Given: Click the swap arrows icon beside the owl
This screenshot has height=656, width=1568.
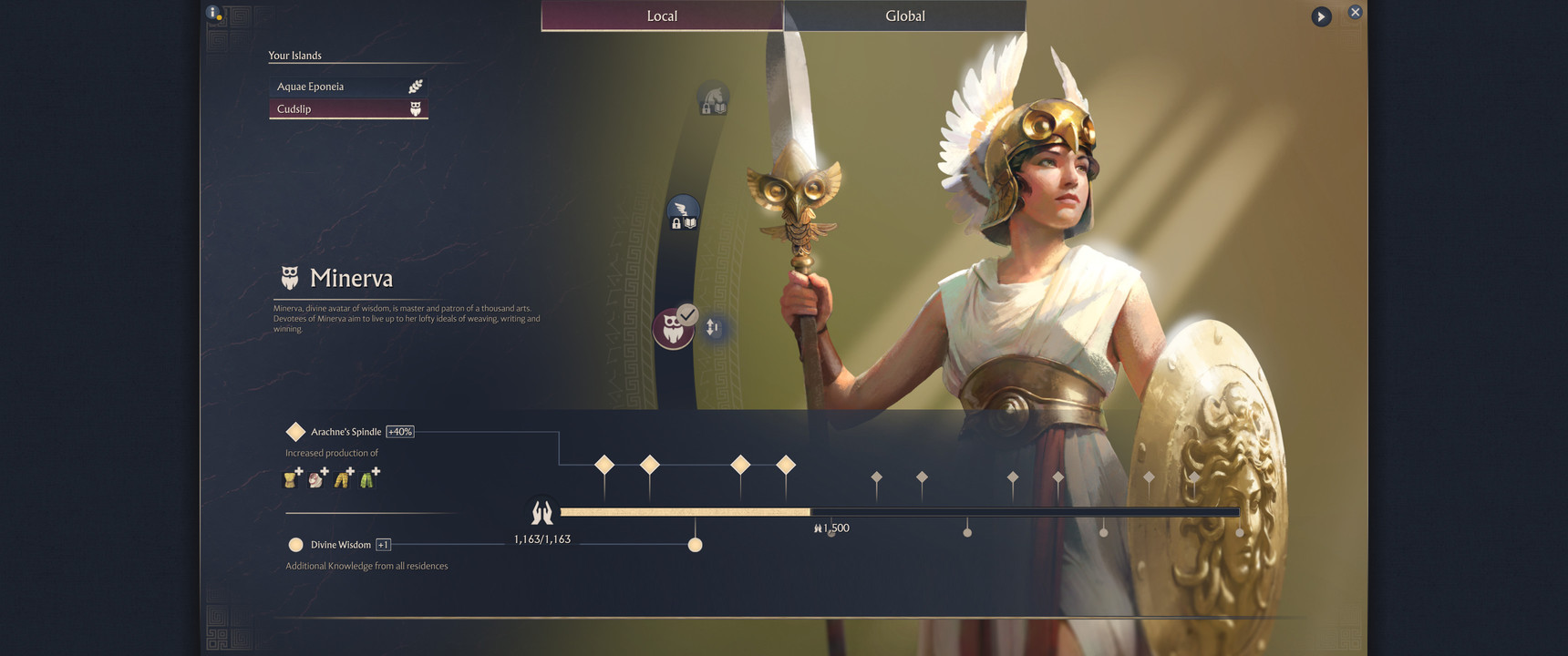Looking at the screenshot, I should click(x=713, y=327).
